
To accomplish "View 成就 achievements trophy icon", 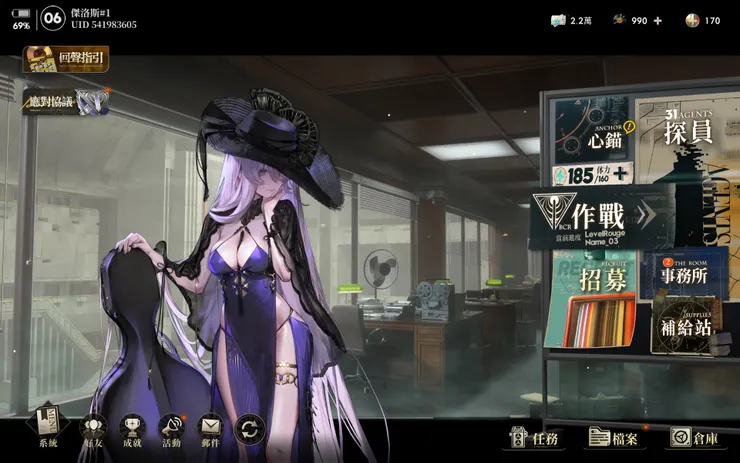I will point(132,431).
